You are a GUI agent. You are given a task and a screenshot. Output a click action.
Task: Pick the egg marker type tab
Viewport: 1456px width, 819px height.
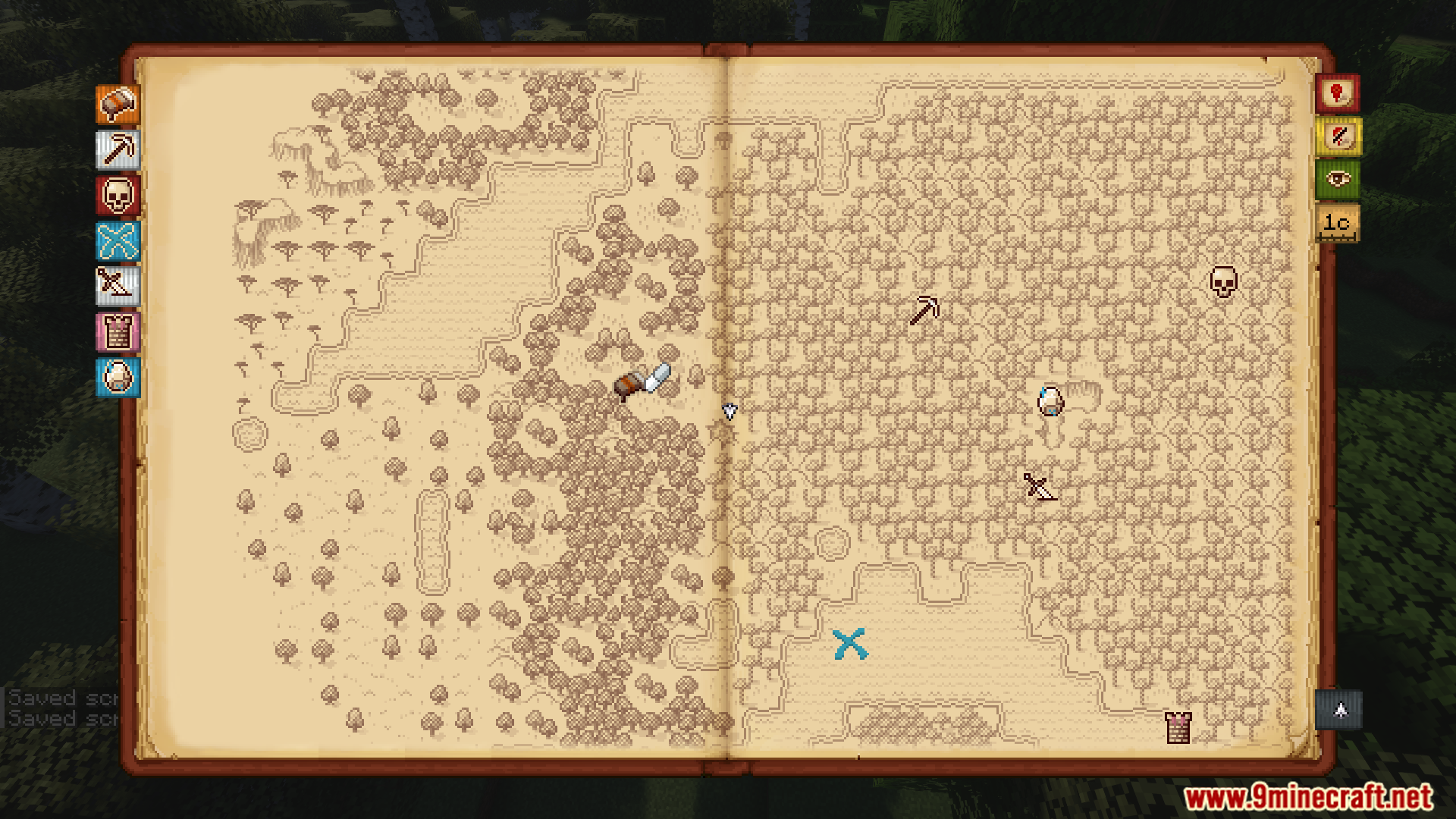tap(118, 377)
